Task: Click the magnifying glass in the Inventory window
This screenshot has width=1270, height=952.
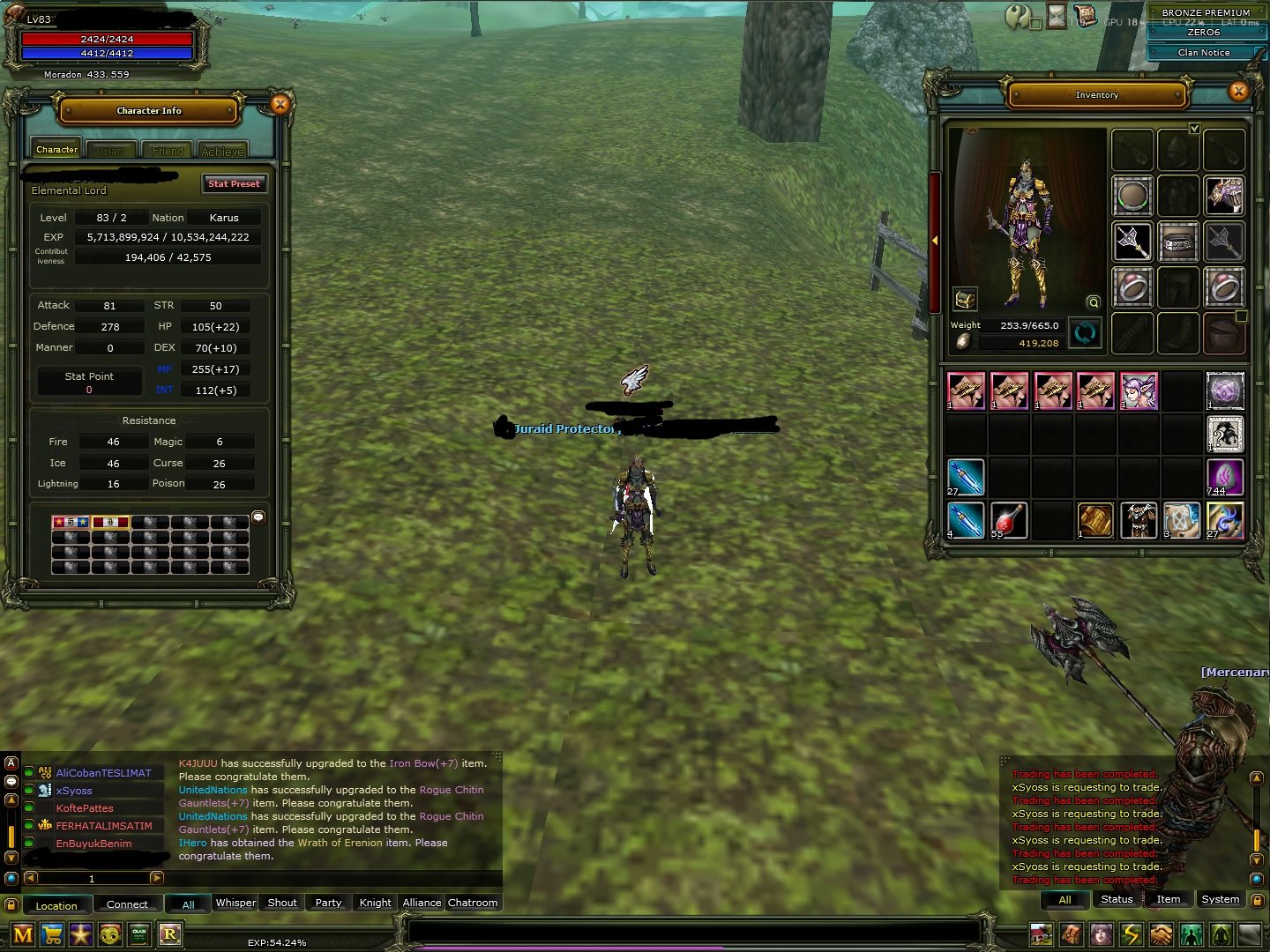Action: pos(1093,302)
